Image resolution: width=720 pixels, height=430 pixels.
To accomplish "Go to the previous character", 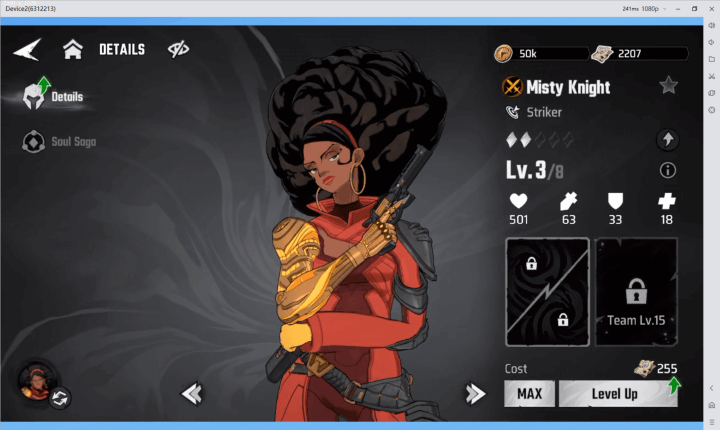I will pos(191,394).
